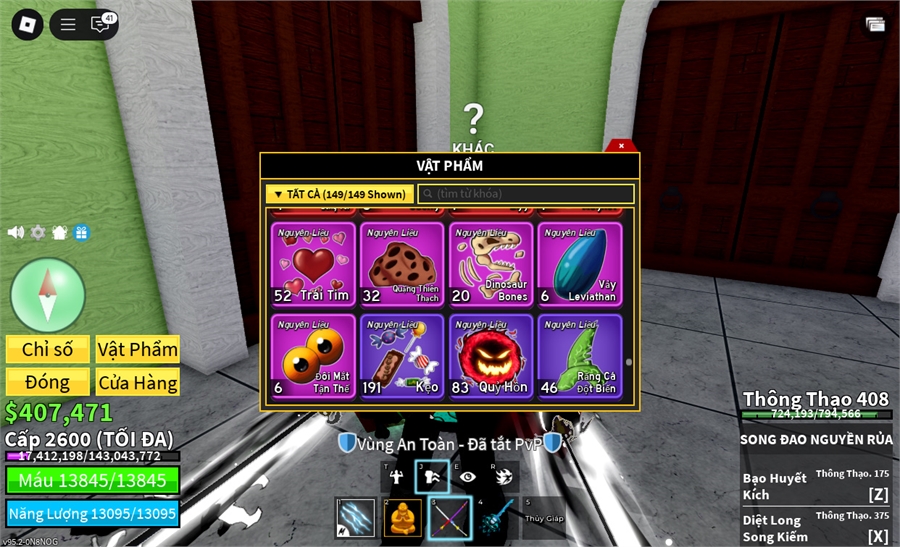Choose the Dinosaur Bones item
This screenshot has height=547, width=900.
[x=491, y=264]
